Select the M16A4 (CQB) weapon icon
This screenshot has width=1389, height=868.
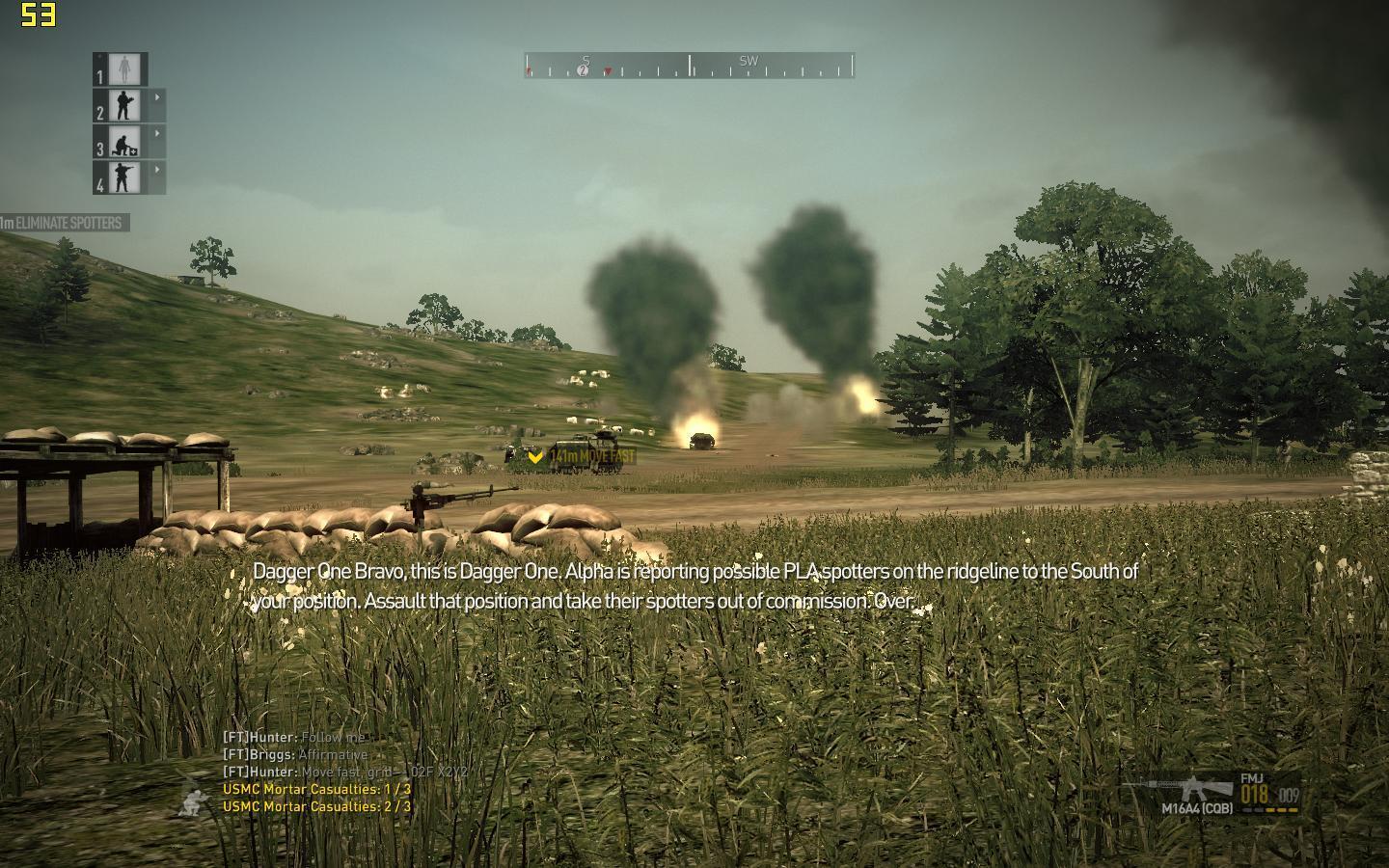[x=1194, y=790]
